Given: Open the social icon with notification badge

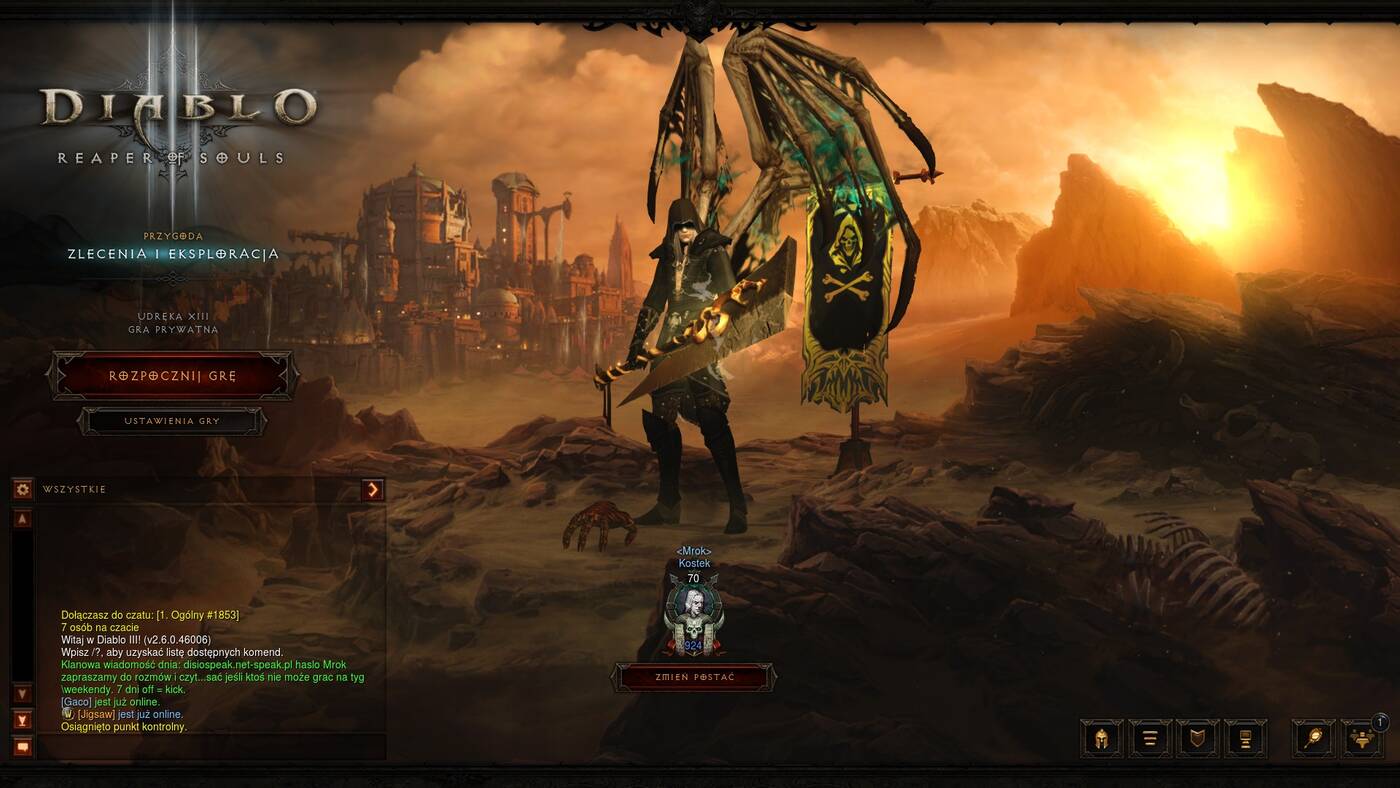Looking at the screenshot, I should click(x=1361, y=739).
